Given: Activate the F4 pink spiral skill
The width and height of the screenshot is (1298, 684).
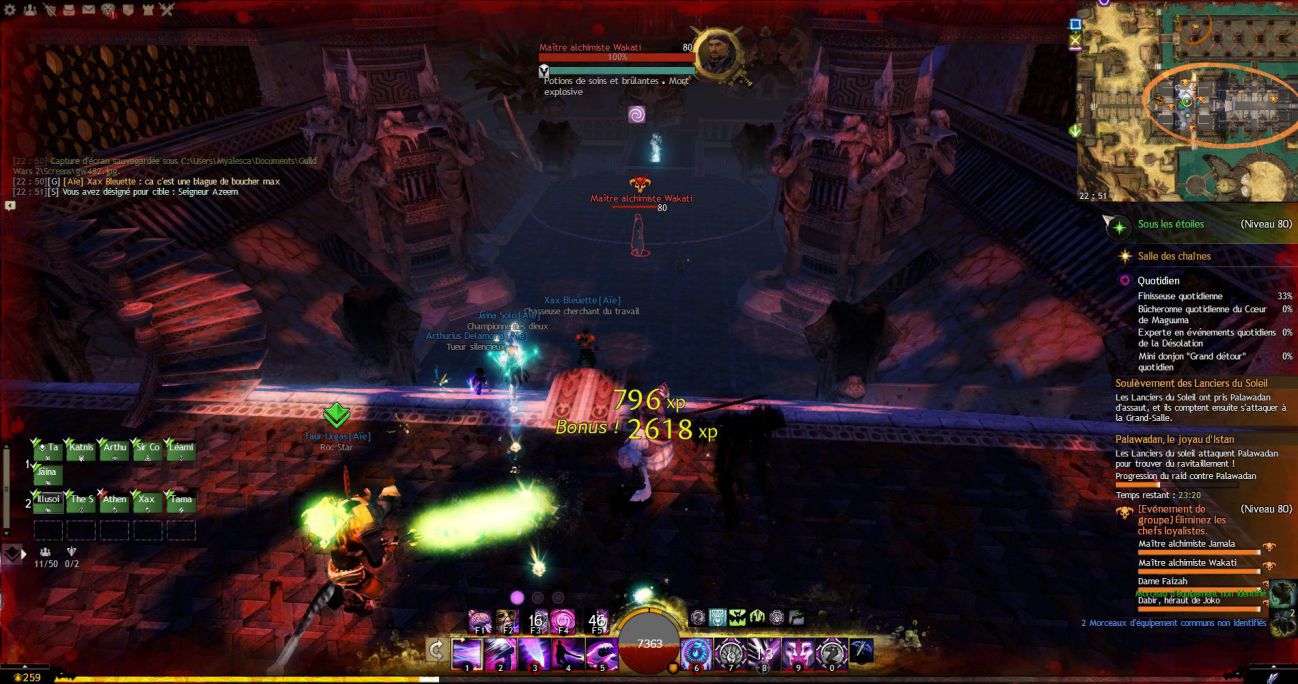Looking at the screenshot, I should point(562,621).
